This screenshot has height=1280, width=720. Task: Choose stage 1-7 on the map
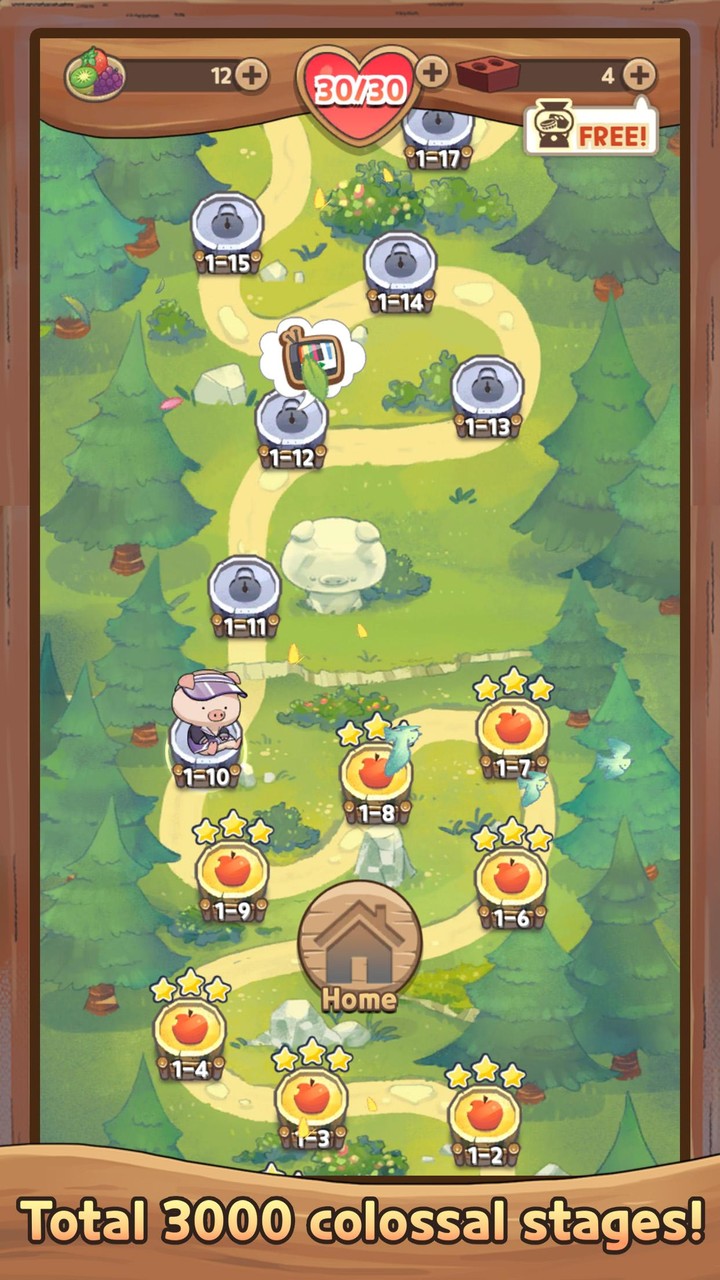512,728
